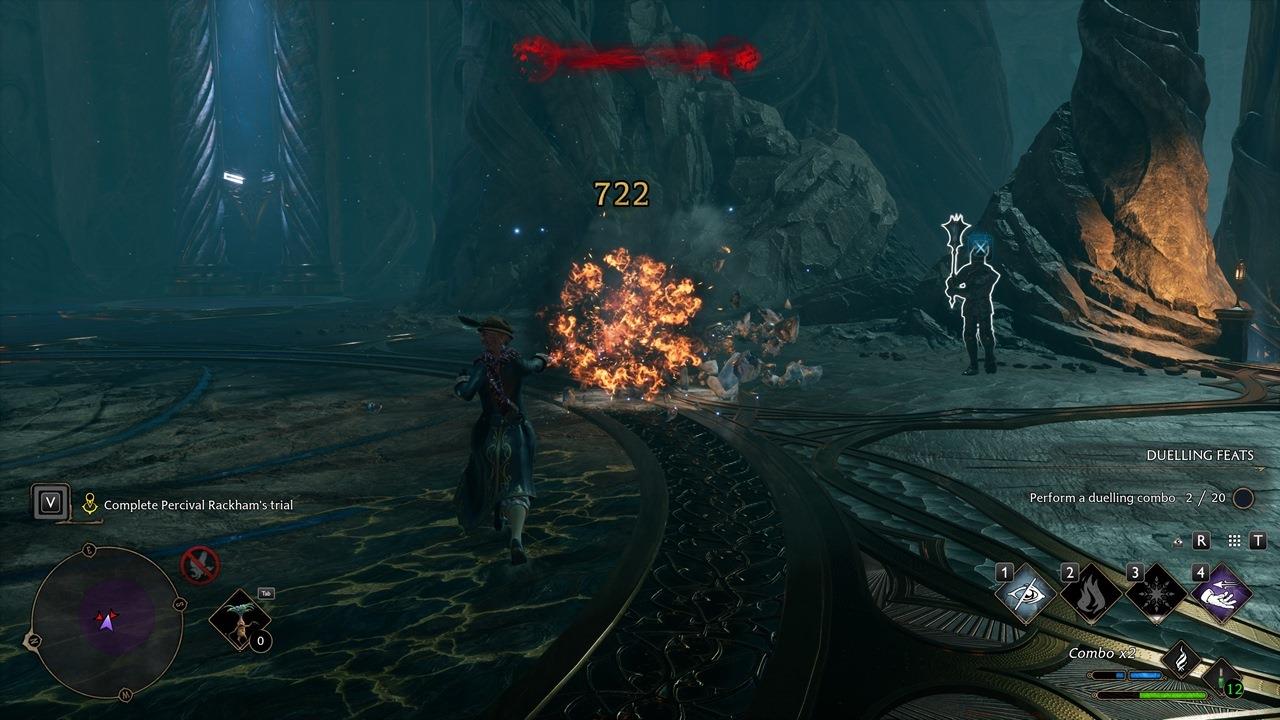Screen dimensions: 1280x720
Task: Click the Combo x2 counter label
Action: tap(1103, 653)
